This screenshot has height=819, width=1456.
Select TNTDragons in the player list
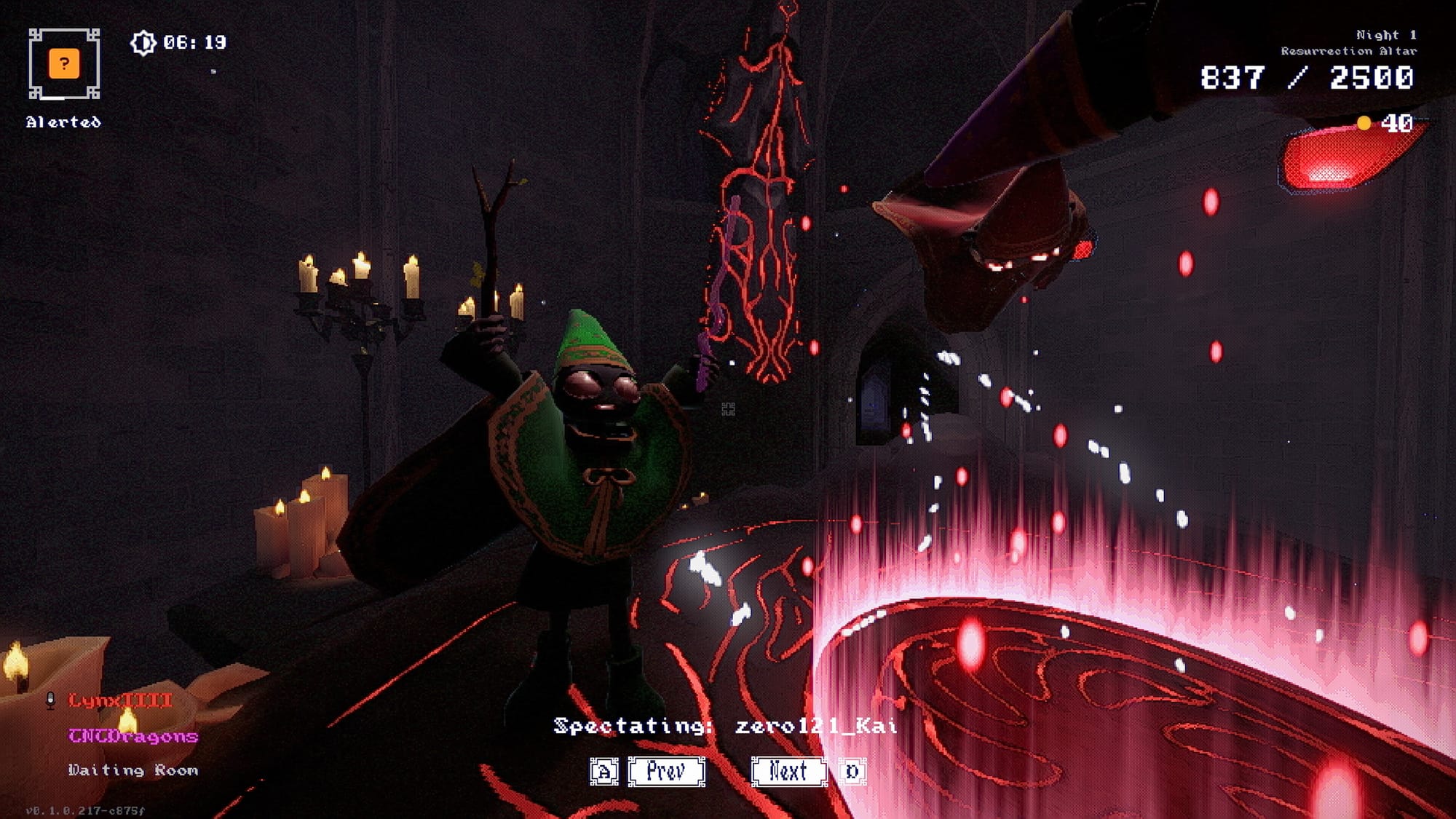pos(133,736)
